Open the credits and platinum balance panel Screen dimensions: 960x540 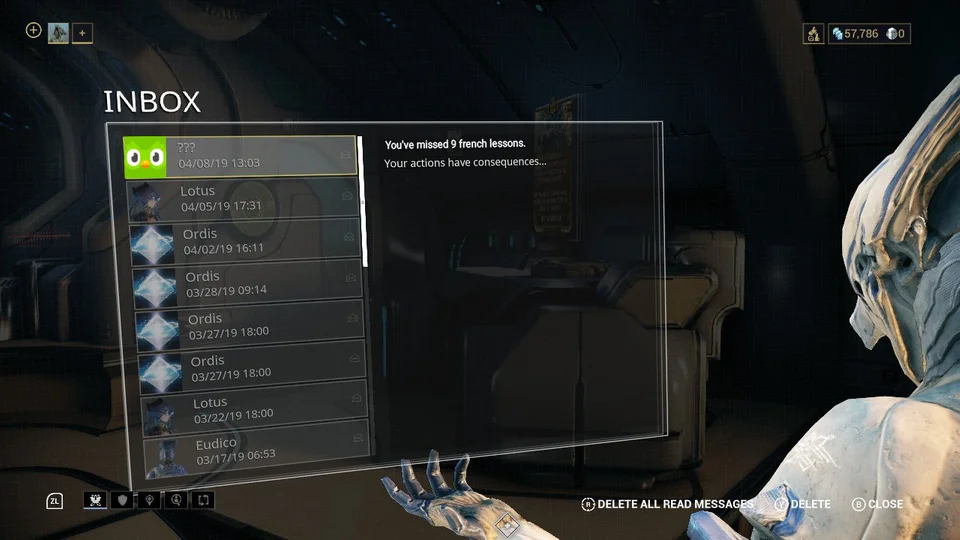pyautogui.click(x=869, y=34)
